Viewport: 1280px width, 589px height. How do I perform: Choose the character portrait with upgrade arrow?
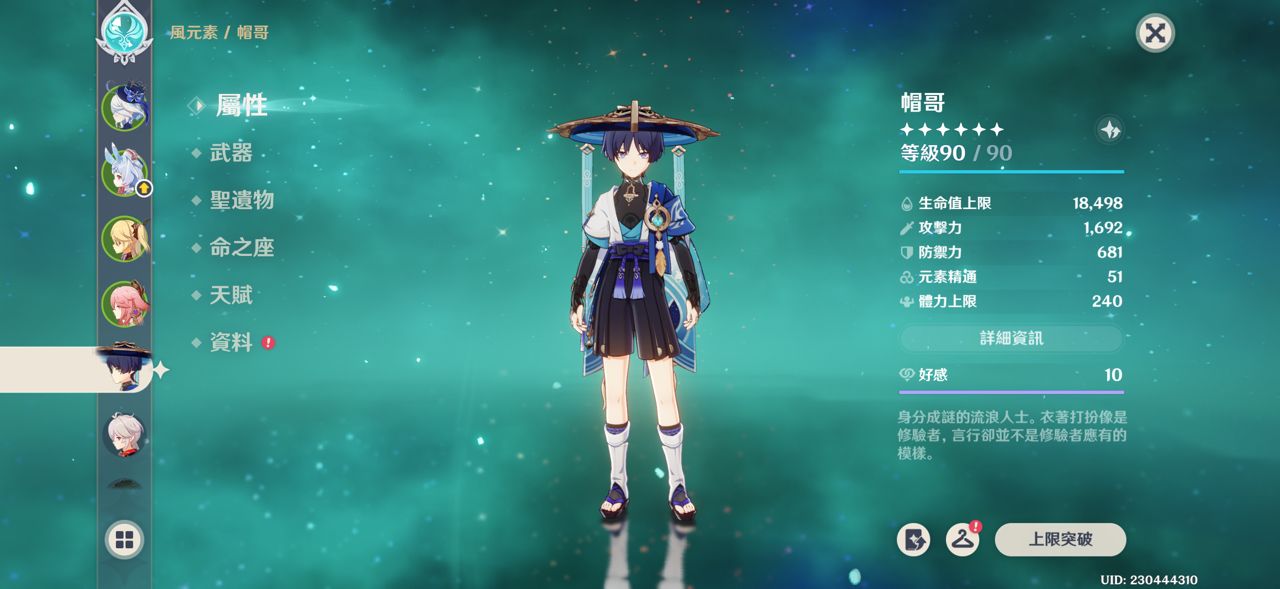(x=125, y=172)
